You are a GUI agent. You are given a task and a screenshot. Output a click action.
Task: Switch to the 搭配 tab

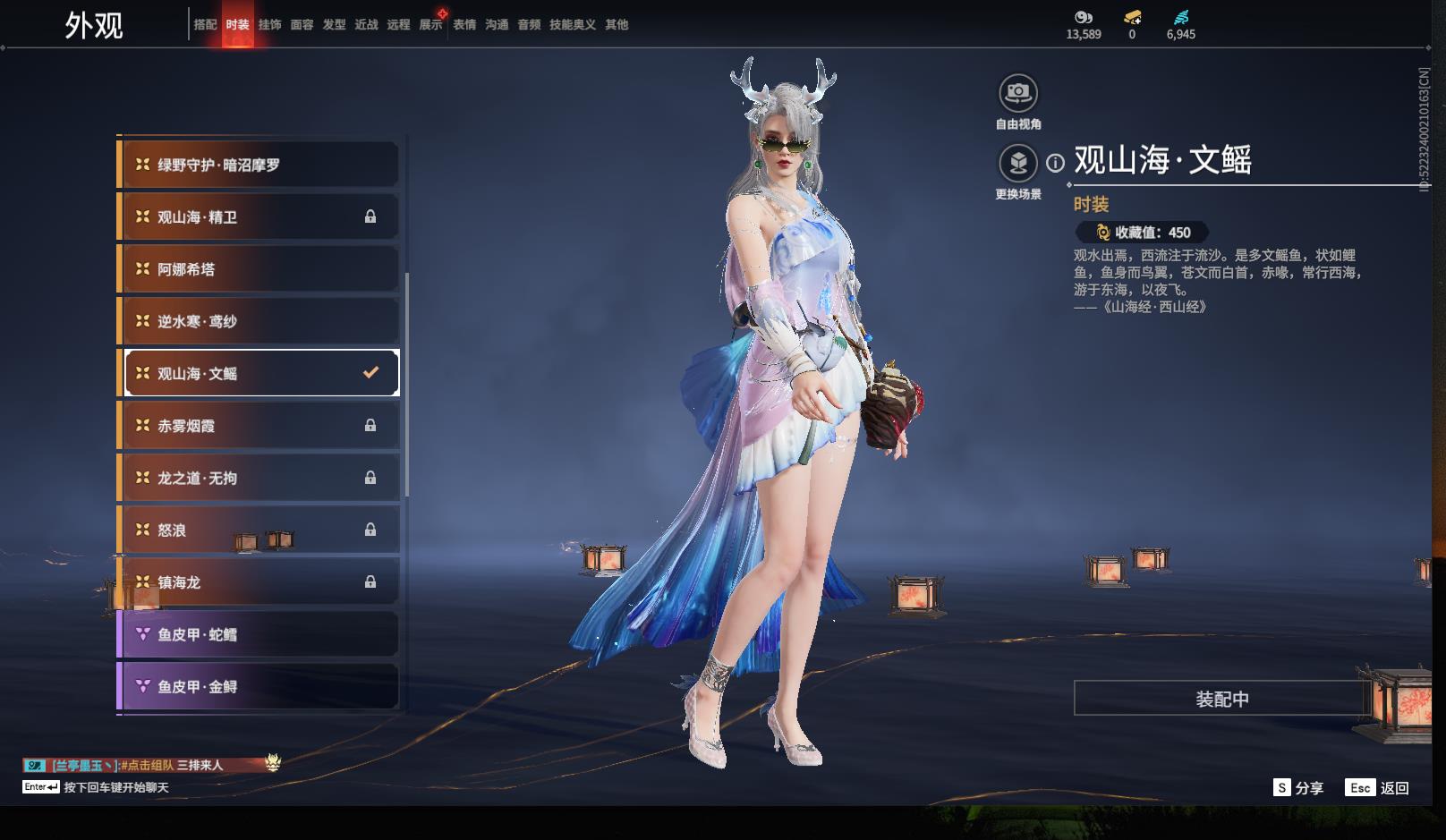[x=205, y=25]
